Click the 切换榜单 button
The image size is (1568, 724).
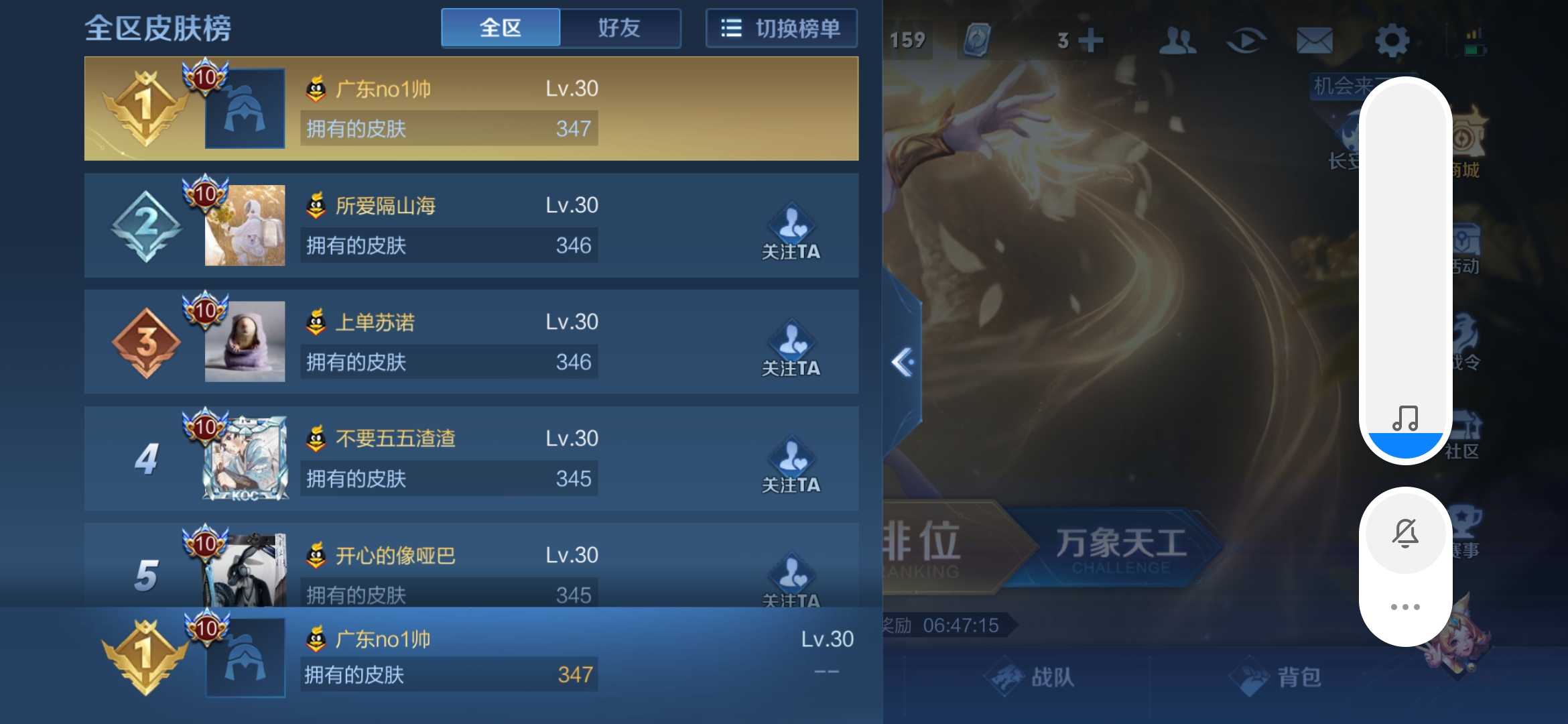tap(781, 27)
